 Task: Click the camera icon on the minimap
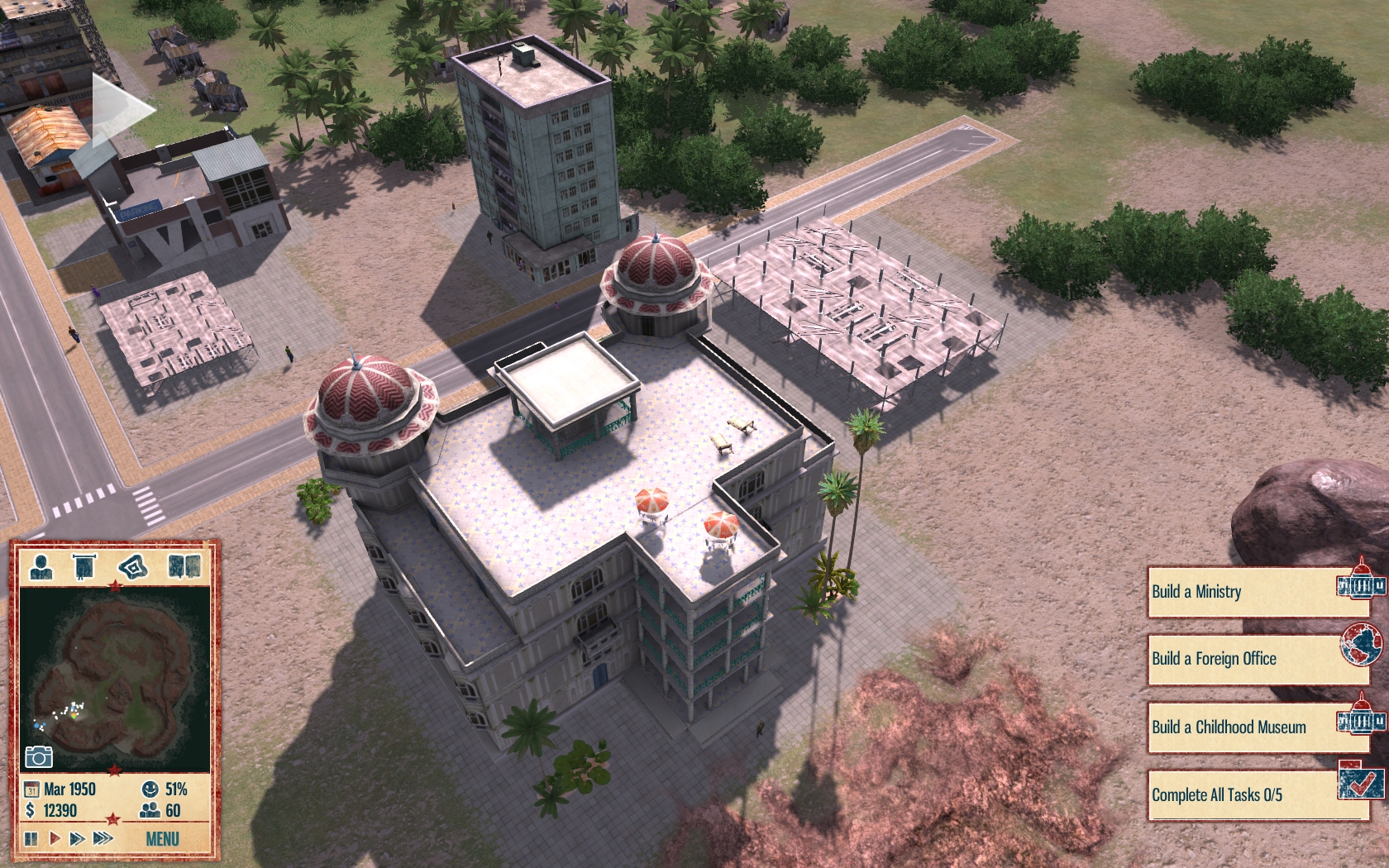point(39,756)
